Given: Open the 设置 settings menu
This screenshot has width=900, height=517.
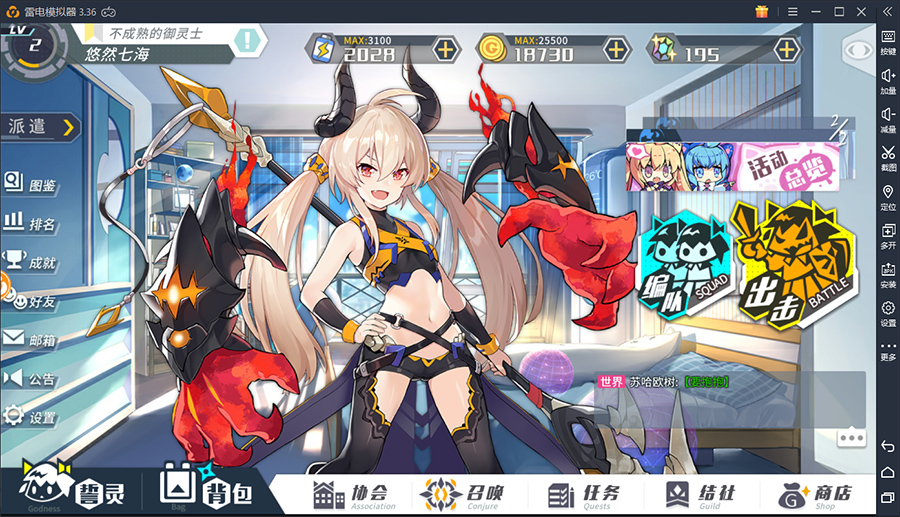Looking at the screenshot, I should 30,417.
